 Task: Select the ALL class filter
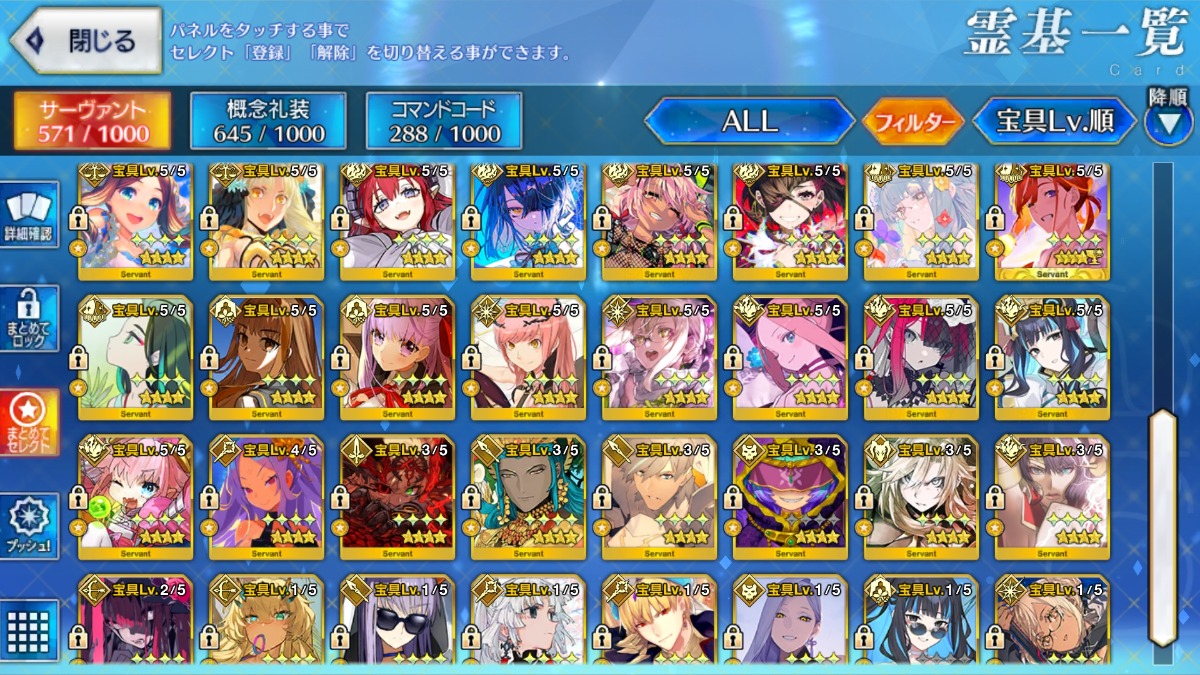[x=749, y=122]
